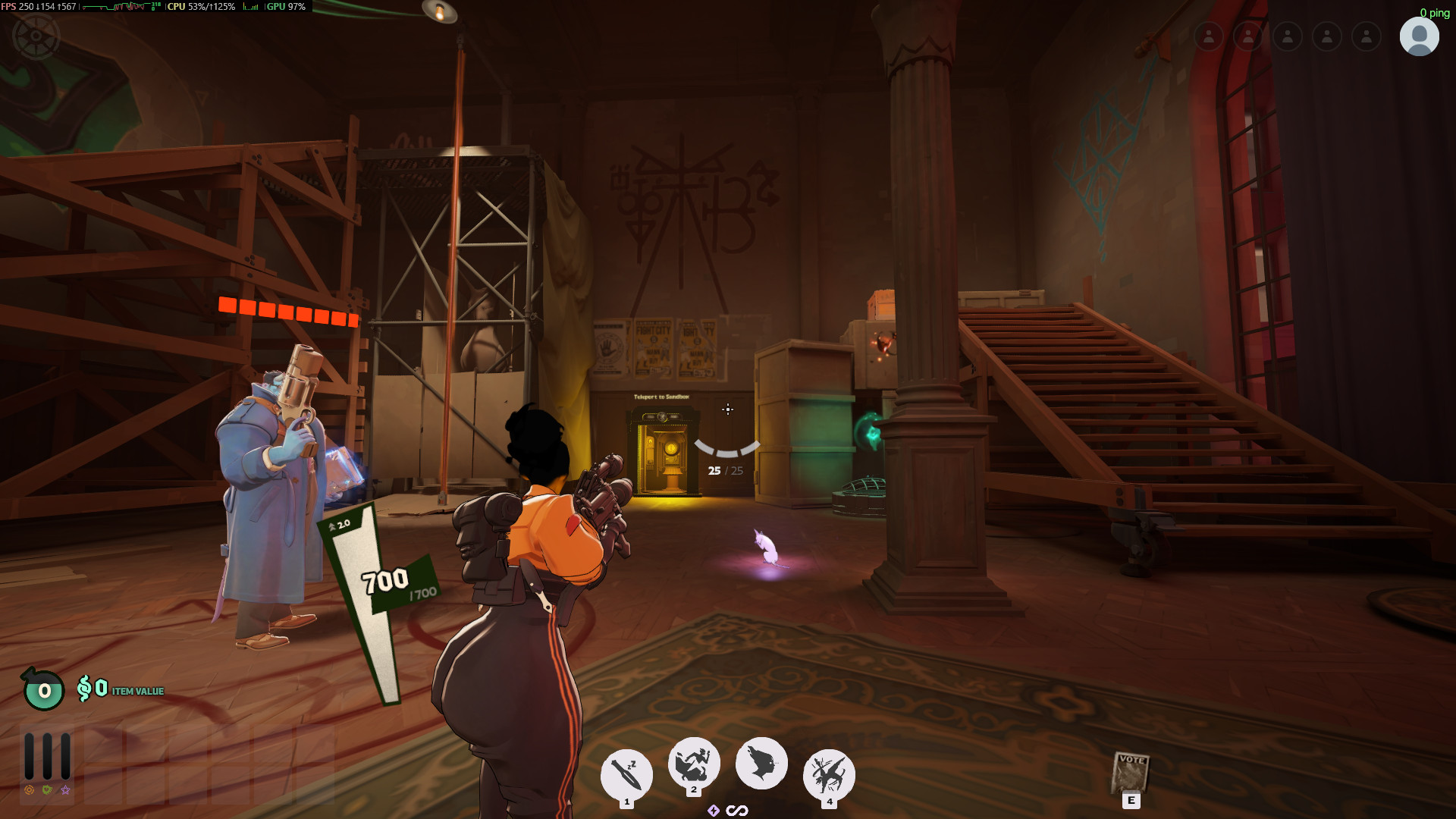Click the lightning bolt diamond icon

[714, 811]
